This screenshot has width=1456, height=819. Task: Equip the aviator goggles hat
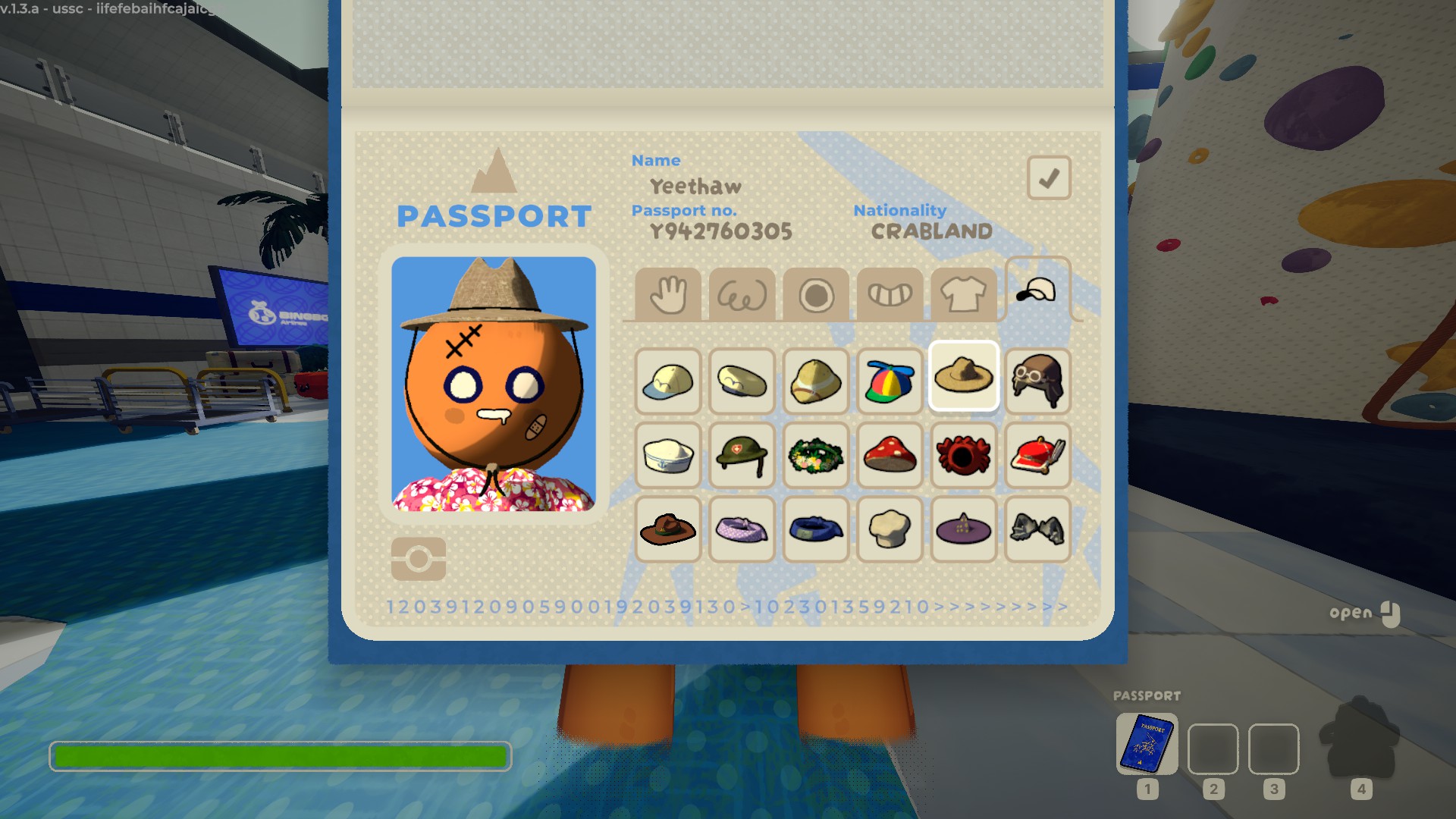[1037, 383]
